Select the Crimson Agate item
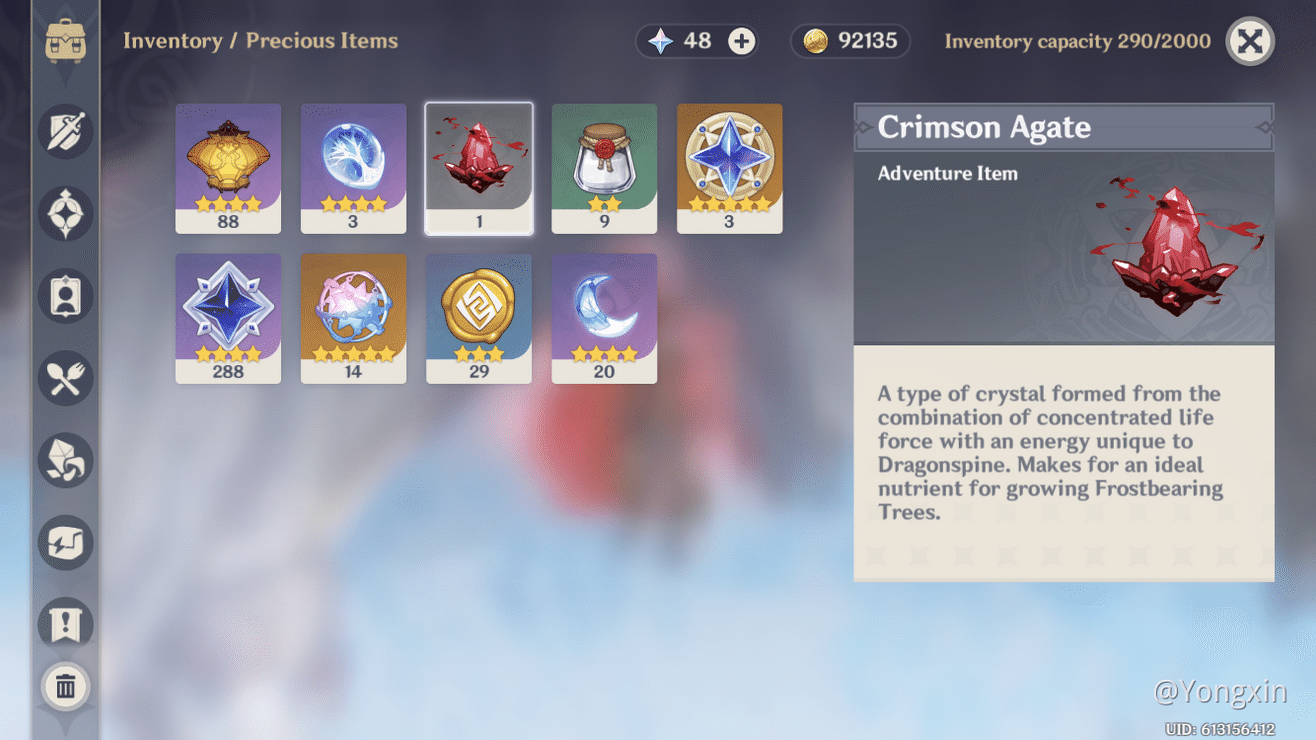 (479, 166)
